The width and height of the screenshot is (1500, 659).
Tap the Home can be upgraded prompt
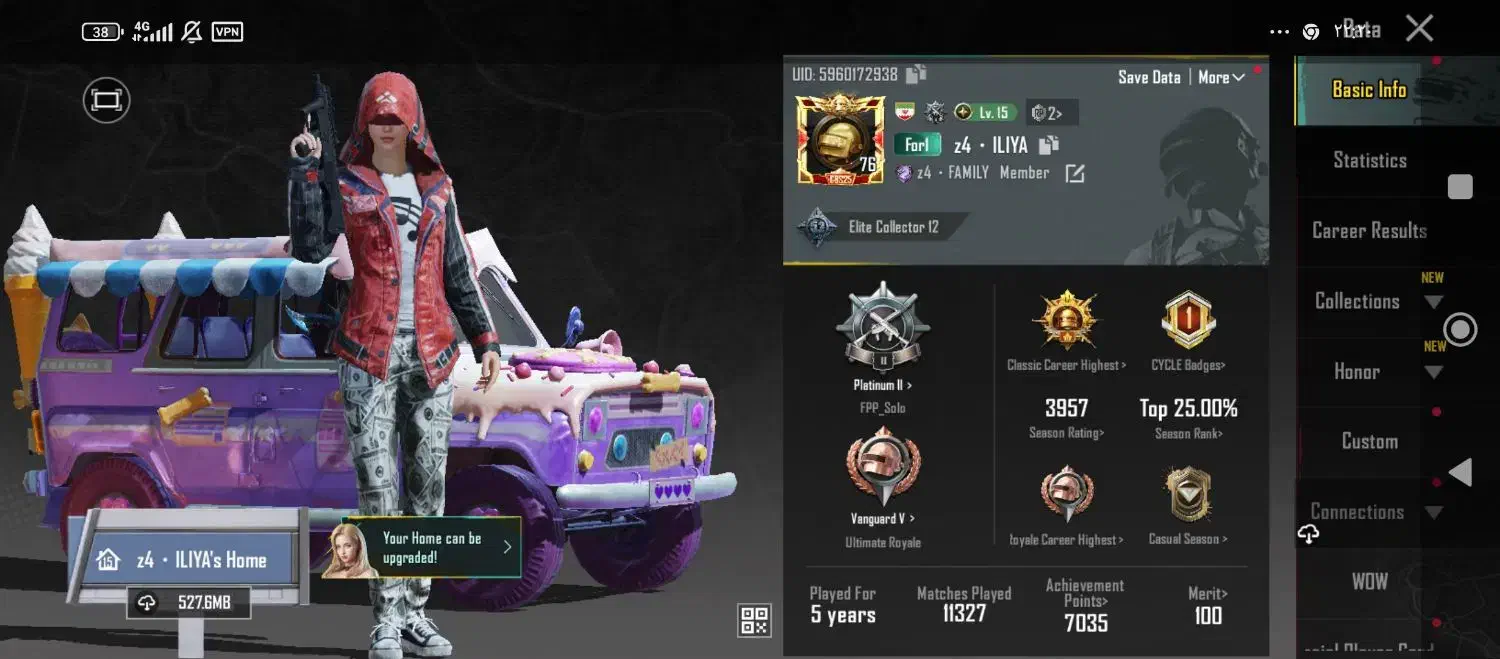point(435,547)
